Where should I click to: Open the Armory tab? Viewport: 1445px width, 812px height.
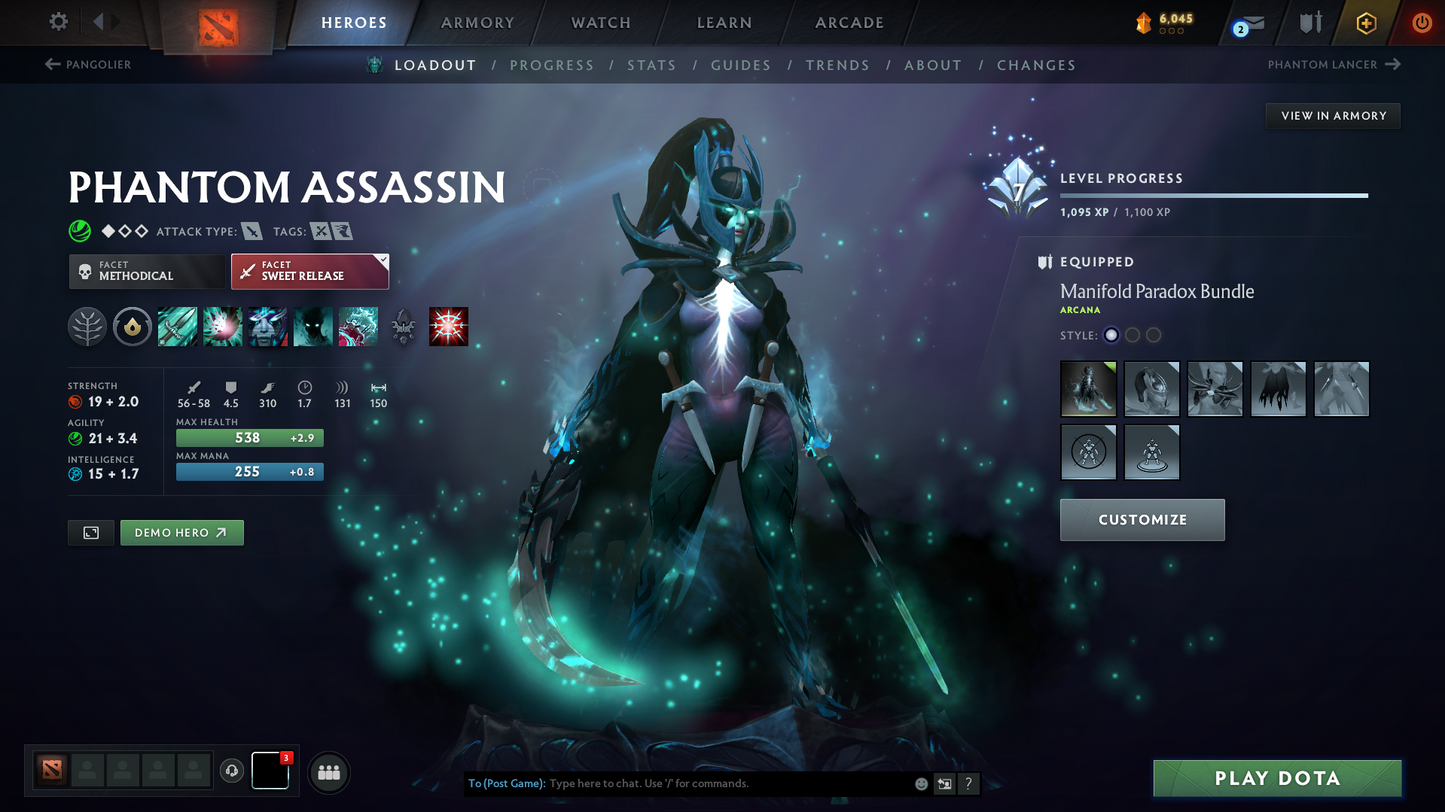478,22
